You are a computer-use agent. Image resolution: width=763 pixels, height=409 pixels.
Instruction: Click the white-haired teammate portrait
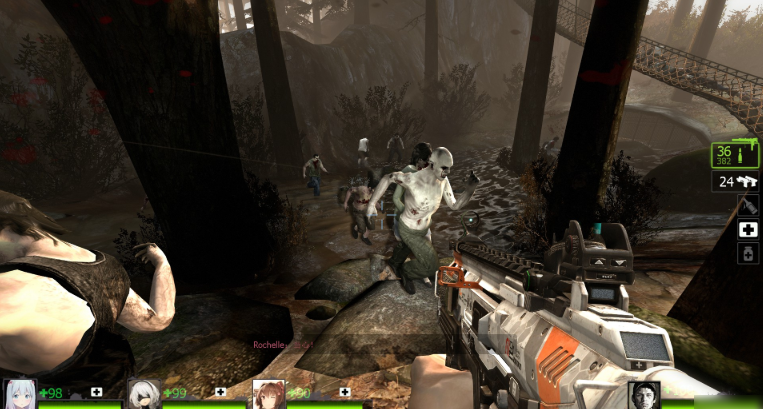pyautogui.click(x=20, y=394)
